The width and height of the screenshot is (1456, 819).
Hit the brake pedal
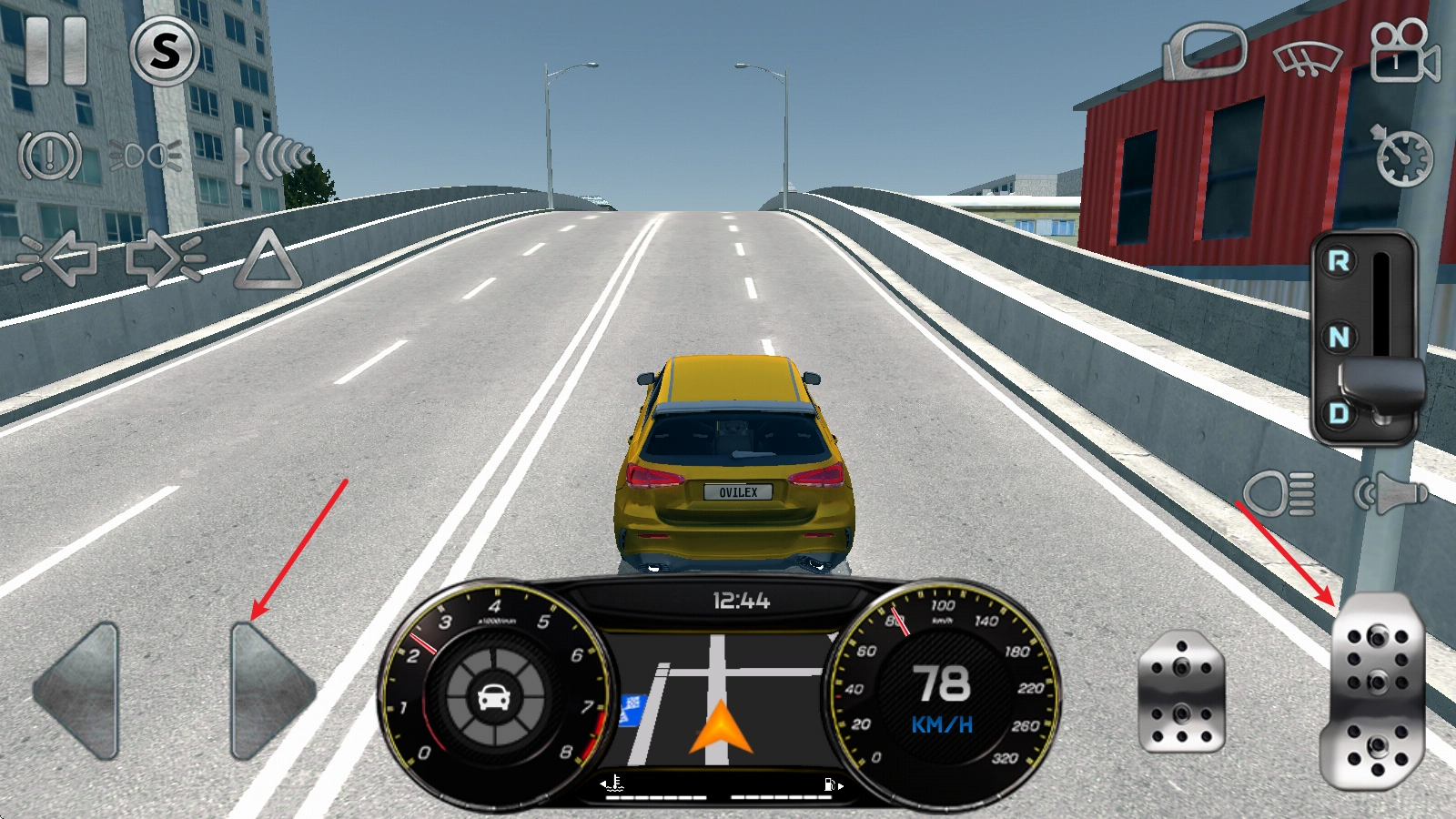pos(1181,692)
